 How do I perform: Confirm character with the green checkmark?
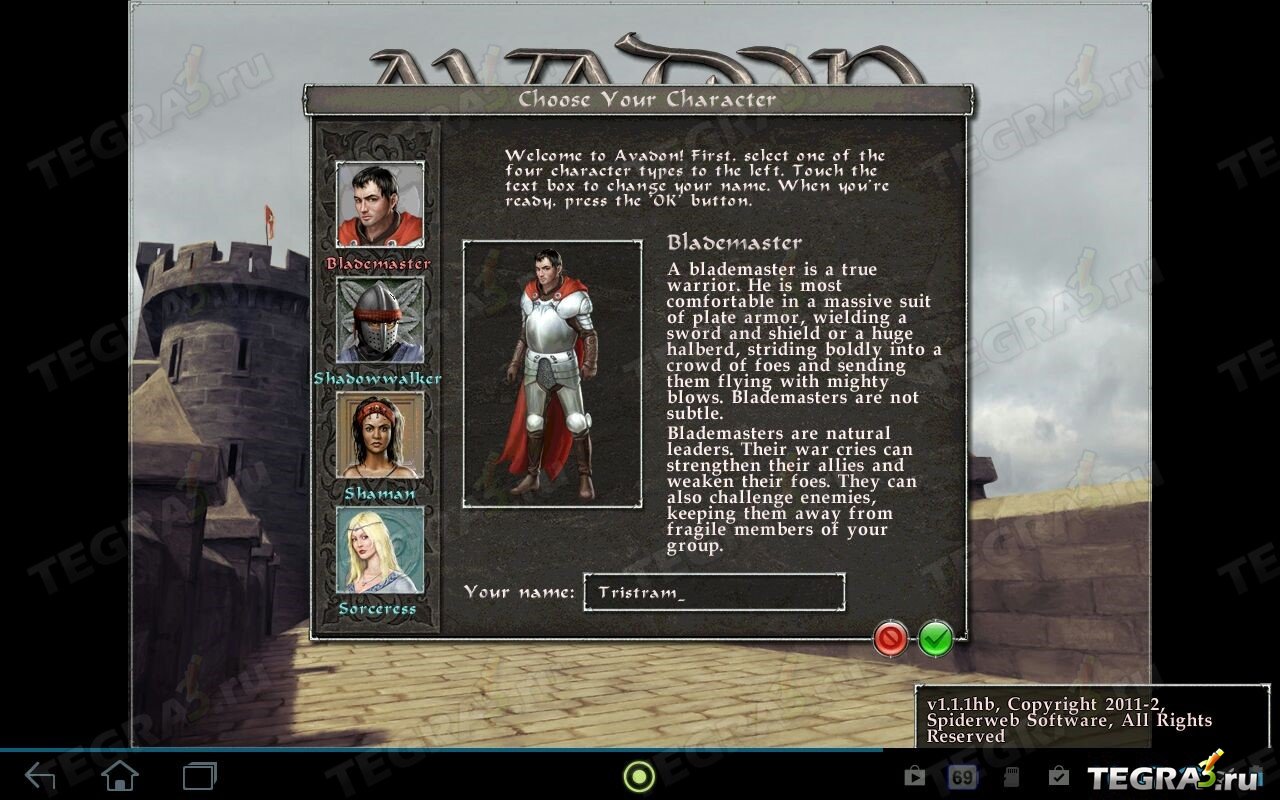point(936,638)
